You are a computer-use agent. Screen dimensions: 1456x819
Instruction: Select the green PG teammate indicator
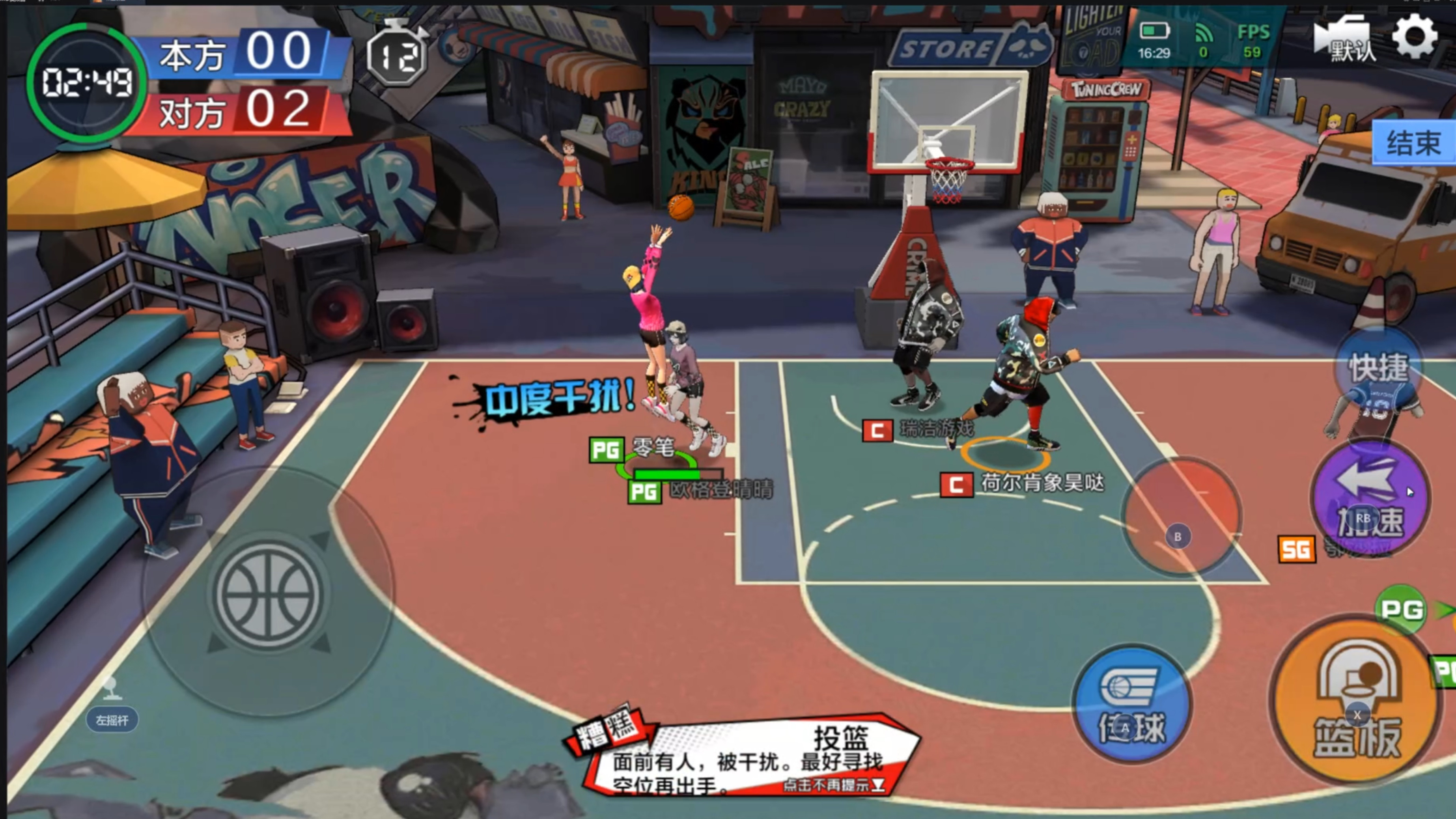1402,609
